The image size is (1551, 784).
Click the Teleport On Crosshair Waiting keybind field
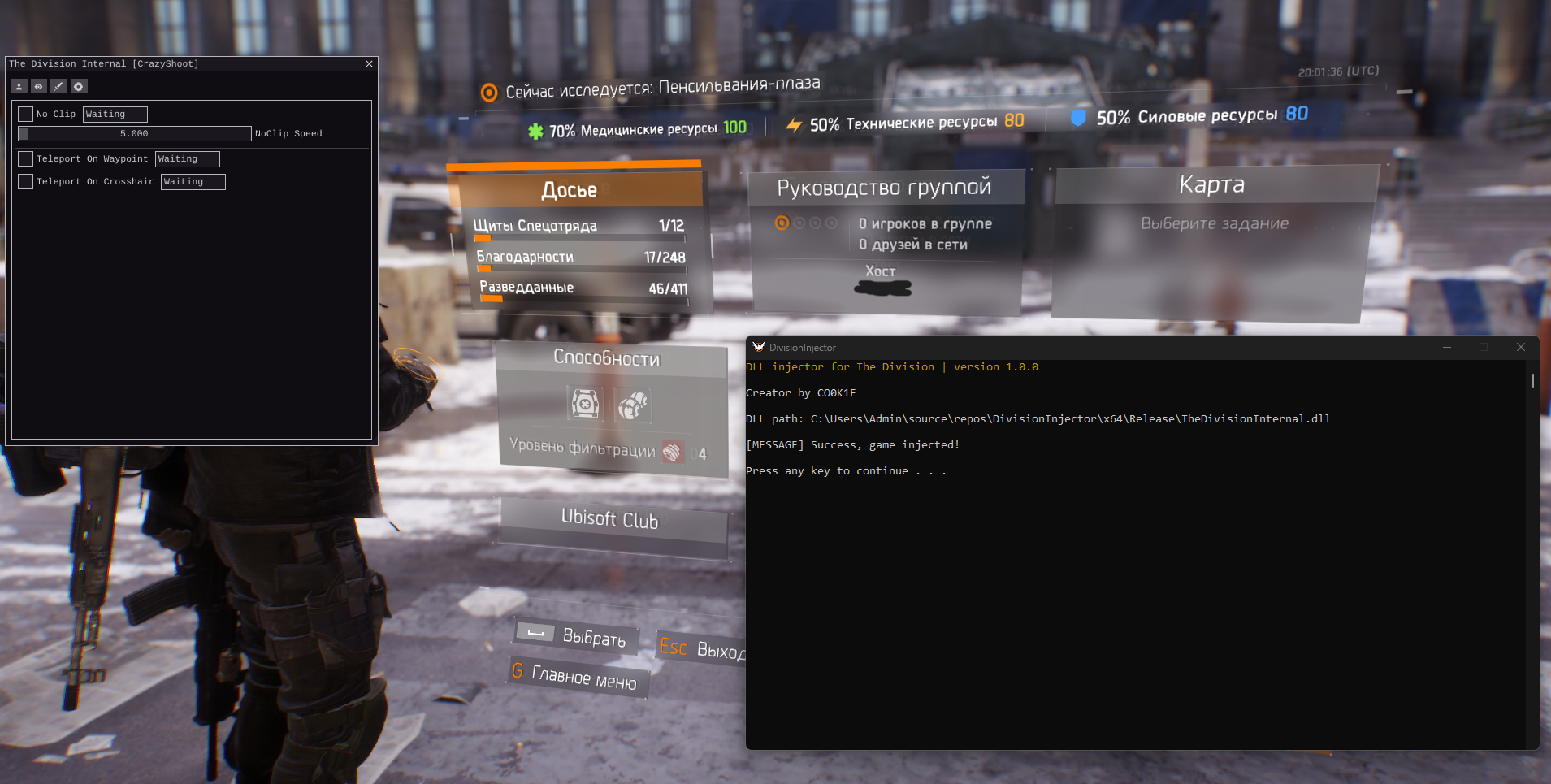(x=193, y=181)
